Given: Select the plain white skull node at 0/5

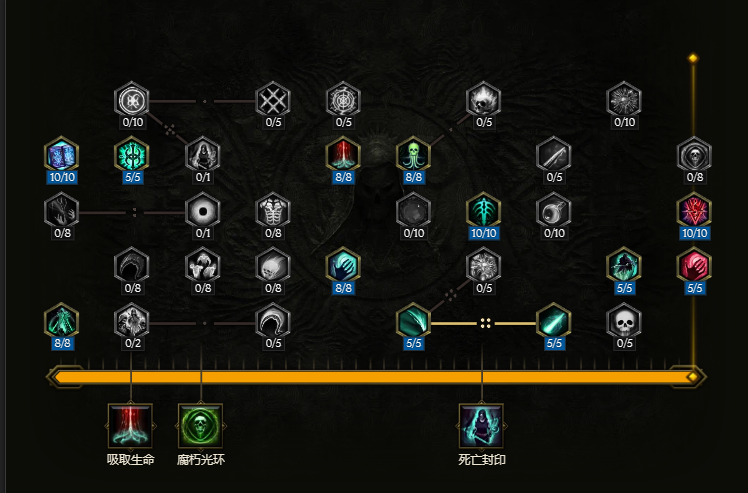Looking at the screenshot, I should point(623,321).
